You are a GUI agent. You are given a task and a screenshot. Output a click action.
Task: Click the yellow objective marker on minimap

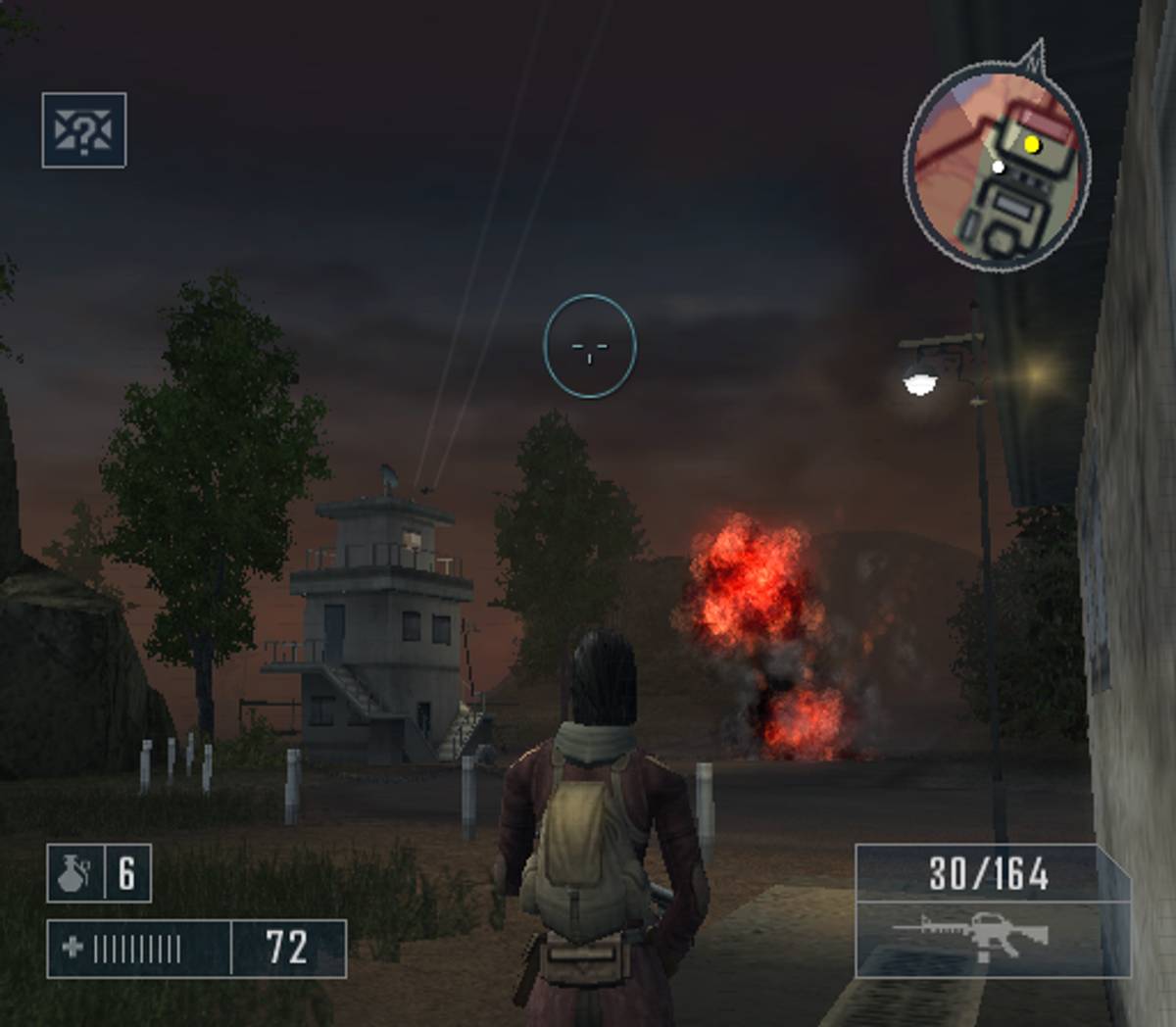pyautogui.click(x=1031, y=145)
